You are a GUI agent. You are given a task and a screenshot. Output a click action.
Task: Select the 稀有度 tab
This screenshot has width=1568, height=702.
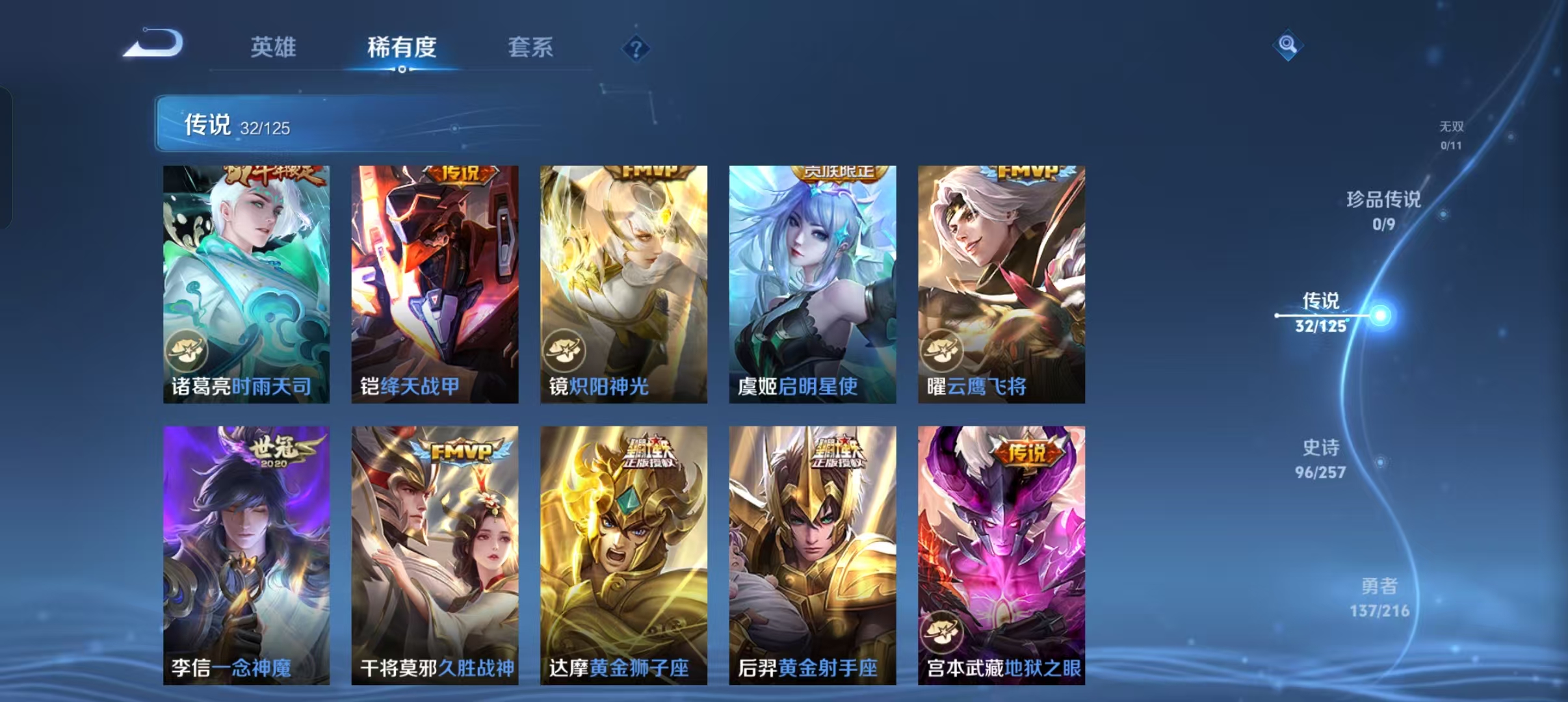[x=400, y=47]
